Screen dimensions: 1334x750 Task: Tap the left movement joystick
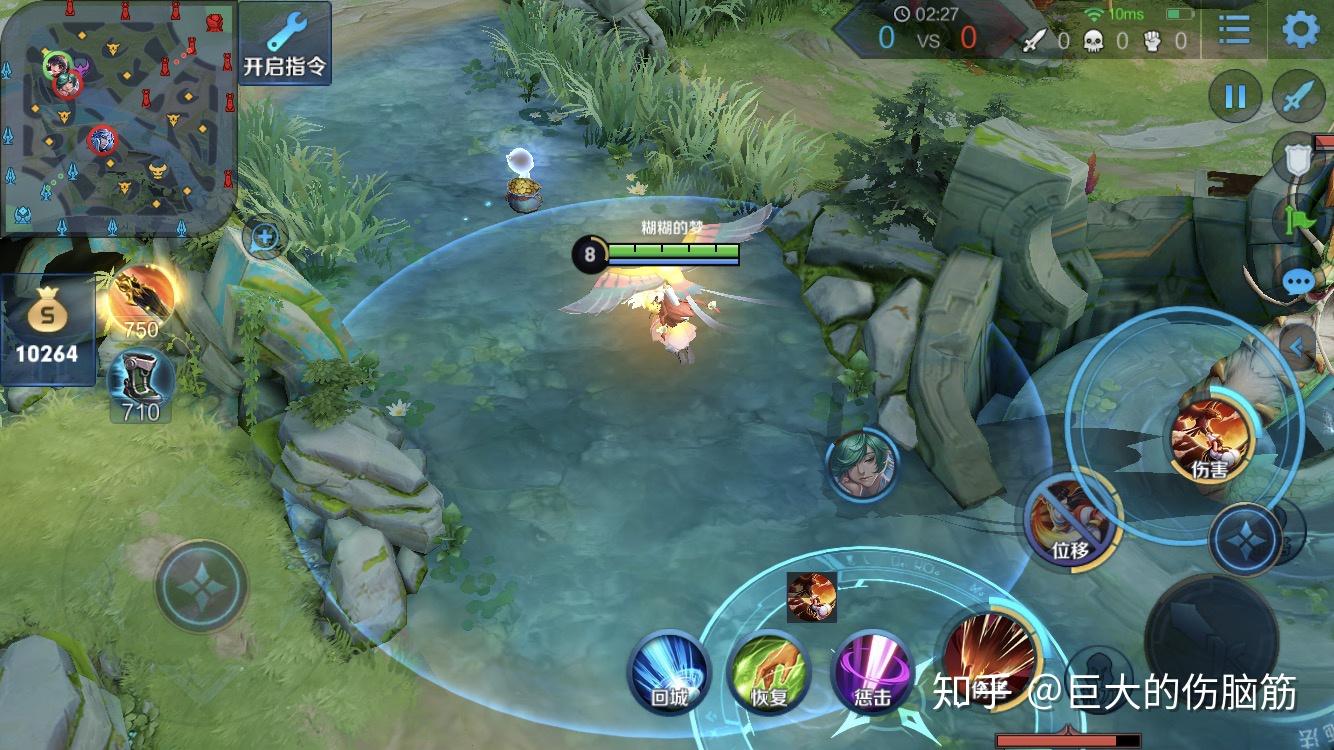point(201,586)
